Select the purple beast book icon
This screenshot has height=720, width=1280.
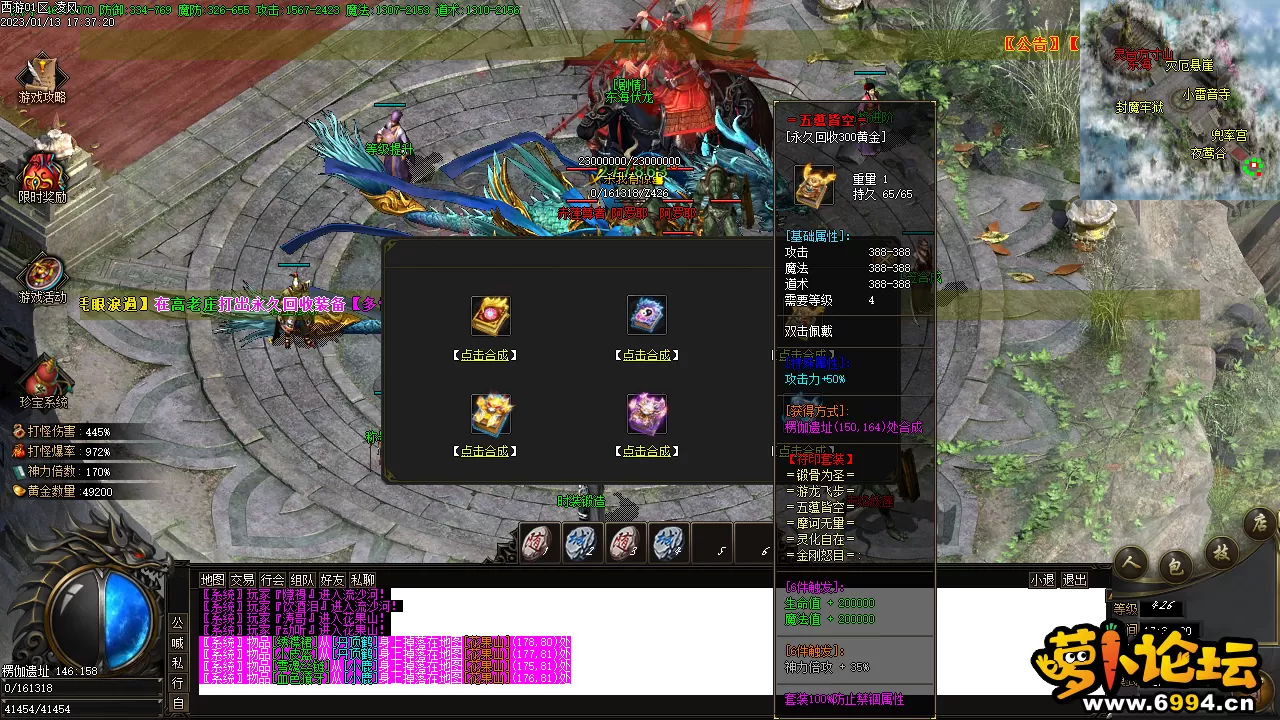[647, 413]
